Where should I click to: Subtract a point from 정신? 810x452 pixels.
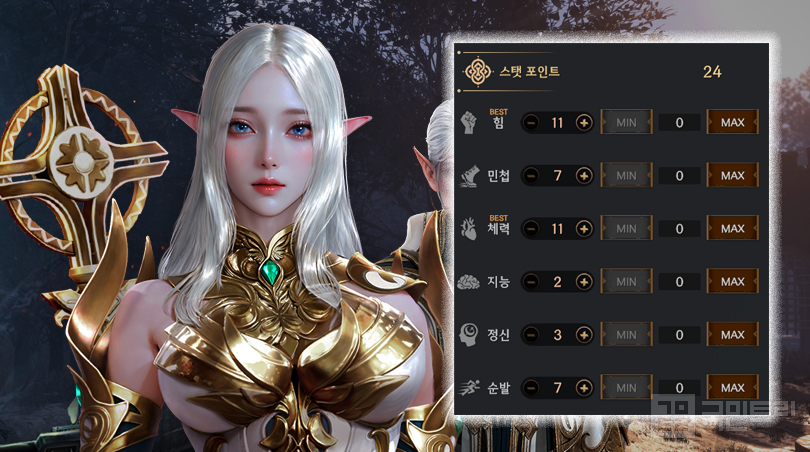(531, 335)
